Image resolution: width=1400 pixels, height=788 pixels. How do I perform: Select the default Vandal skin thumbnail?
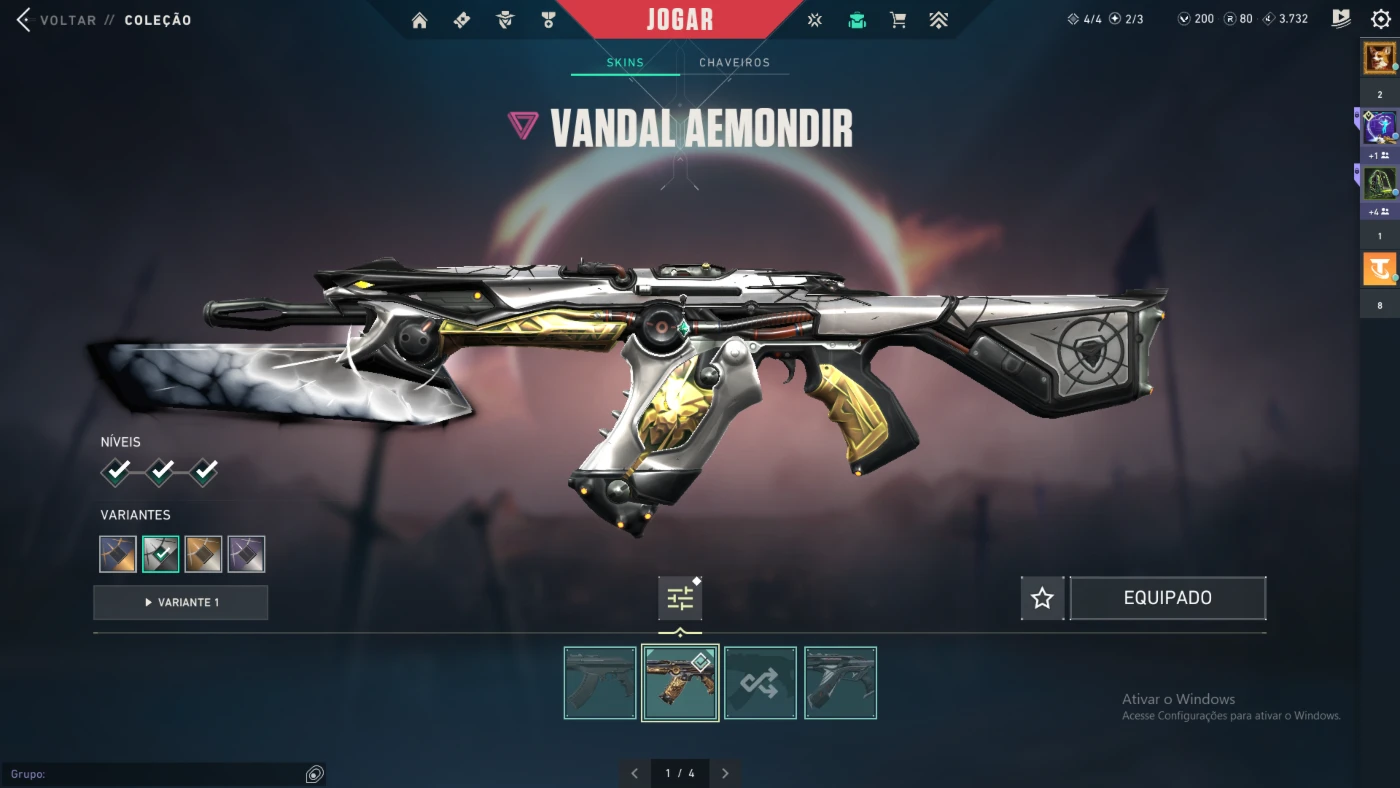click(600, 683)
